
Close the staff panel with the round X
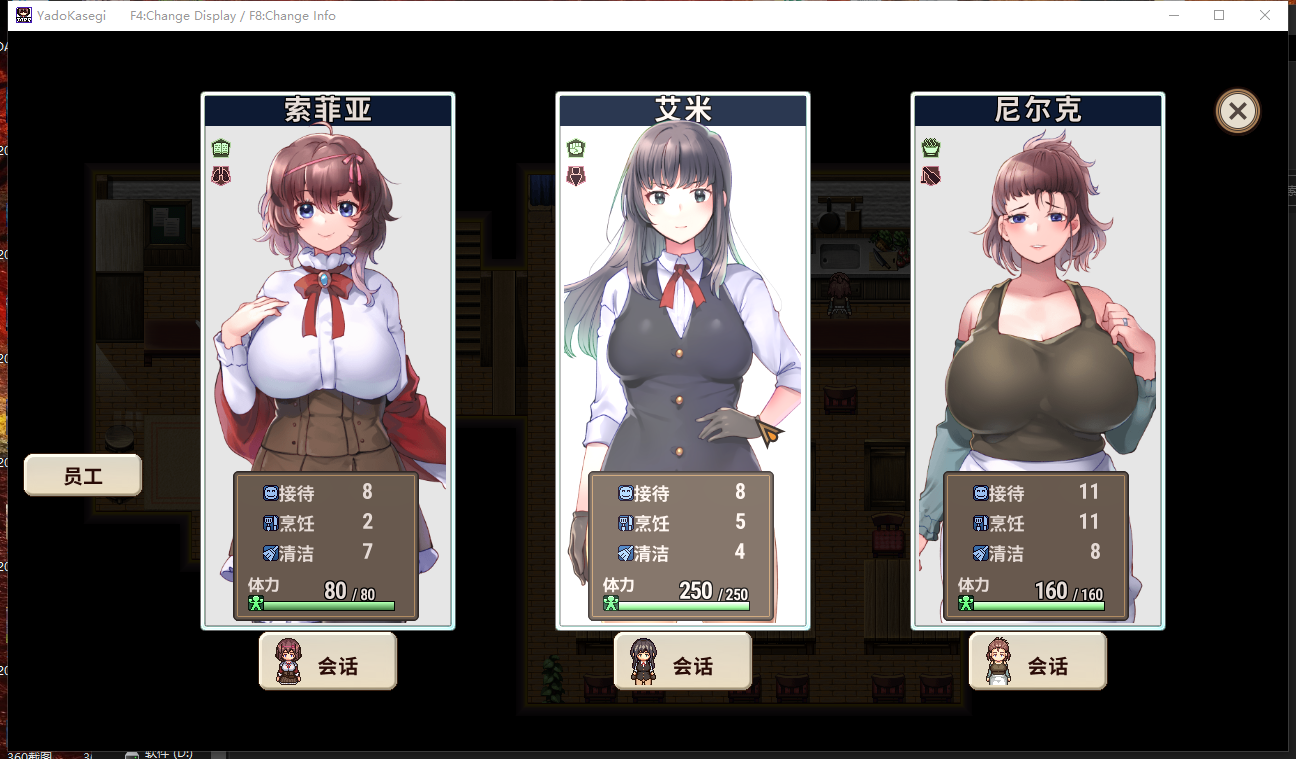pos(1238,111)
